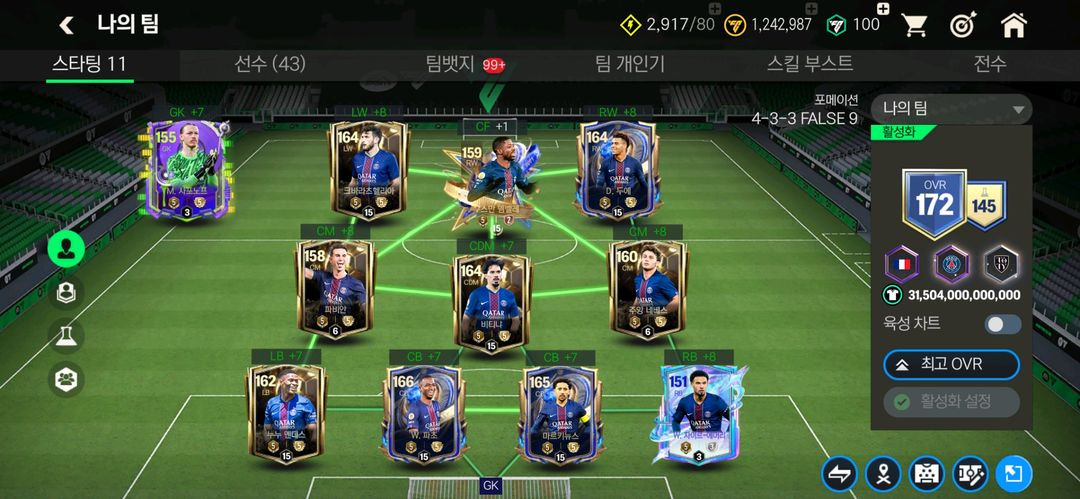Open the target objectives icon
Viewport: 1080px width, 499px height.
963,25
